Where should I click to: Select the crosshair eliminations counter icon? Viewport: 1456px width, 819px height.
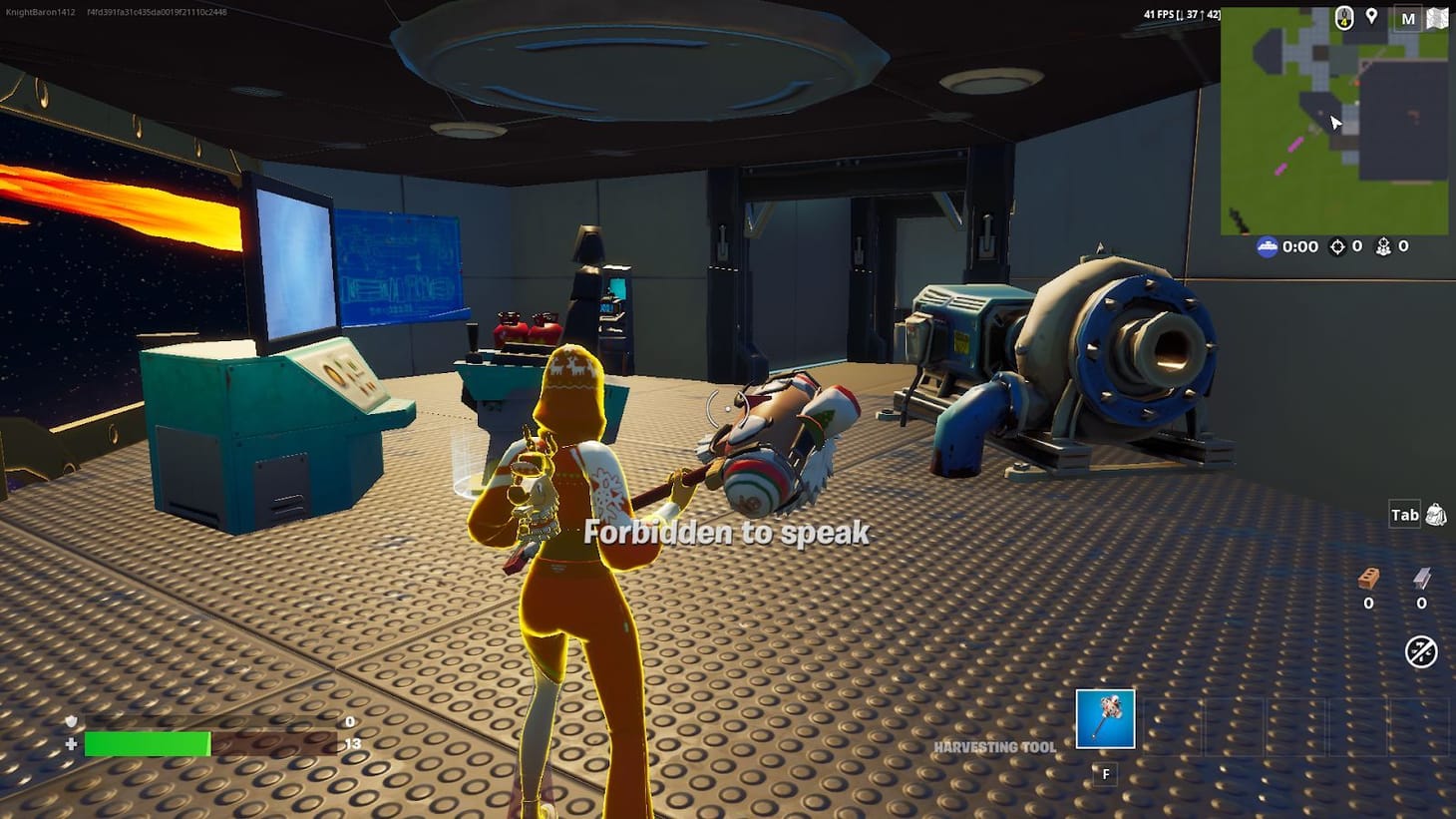pos(1335,245)
